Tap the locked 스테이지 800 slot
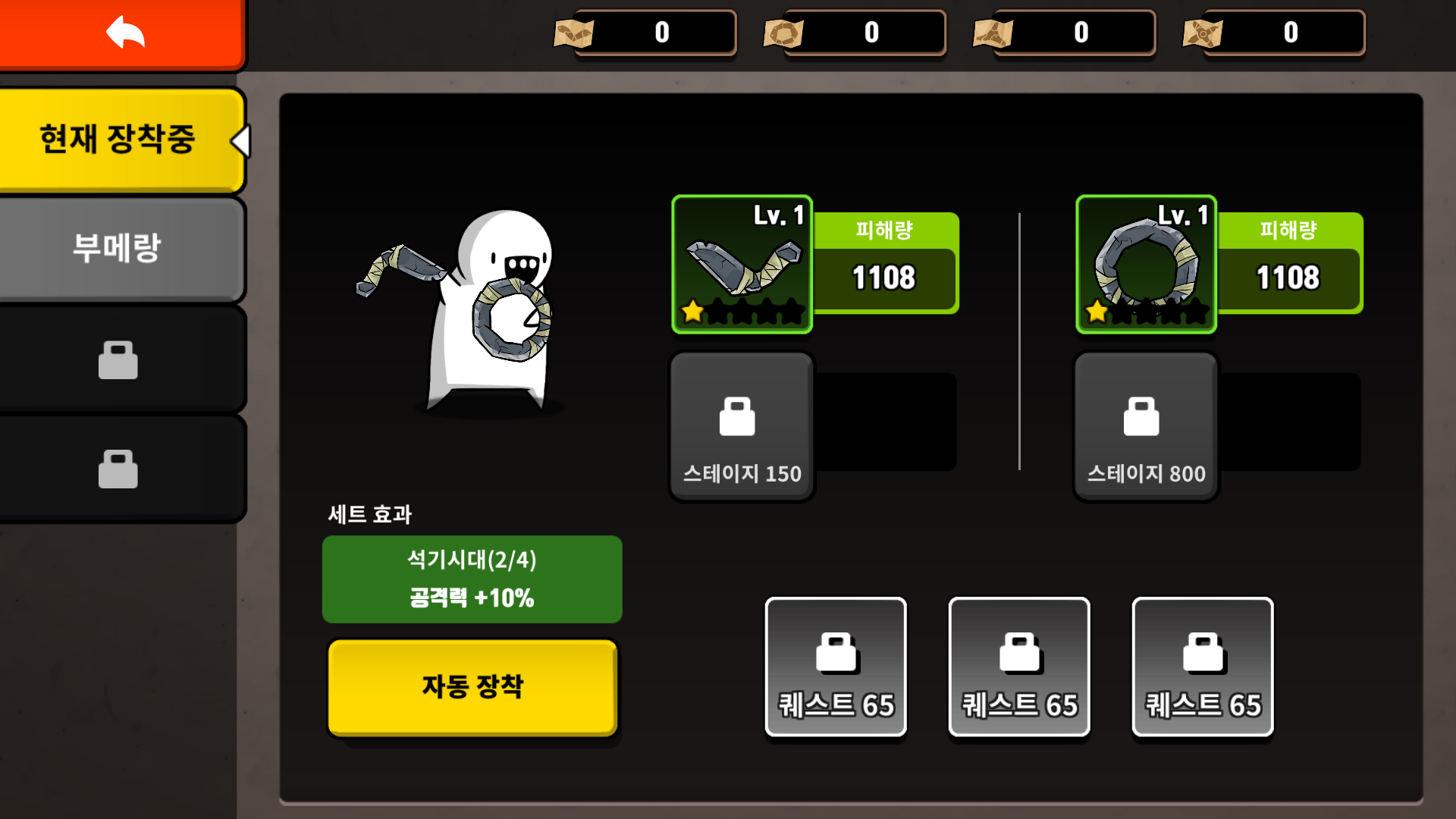 pos(1146,426)
